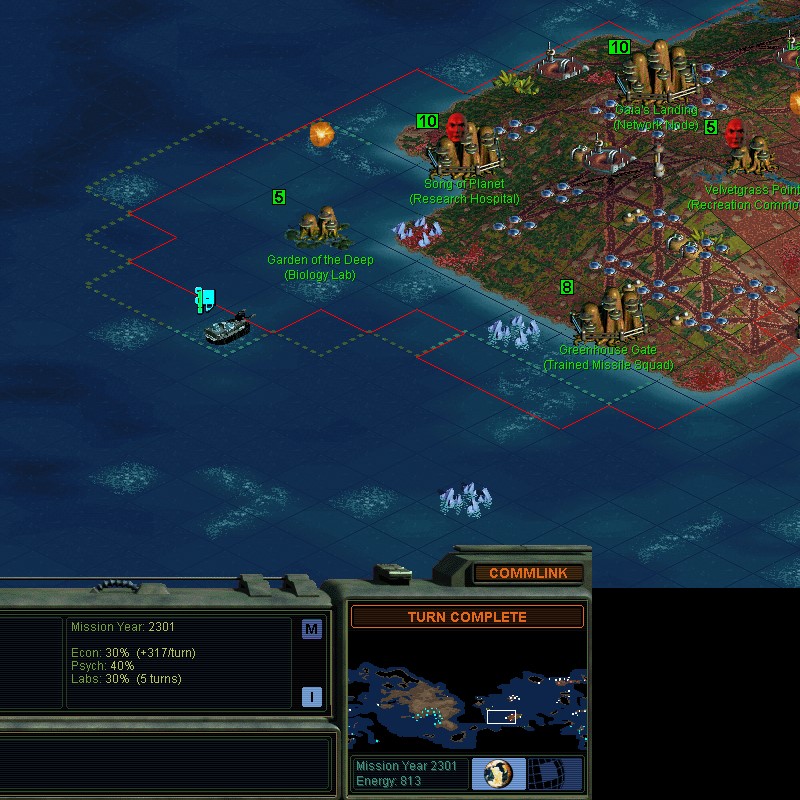Click the I button on the info panel
The image size is (800, 800).
311,697
